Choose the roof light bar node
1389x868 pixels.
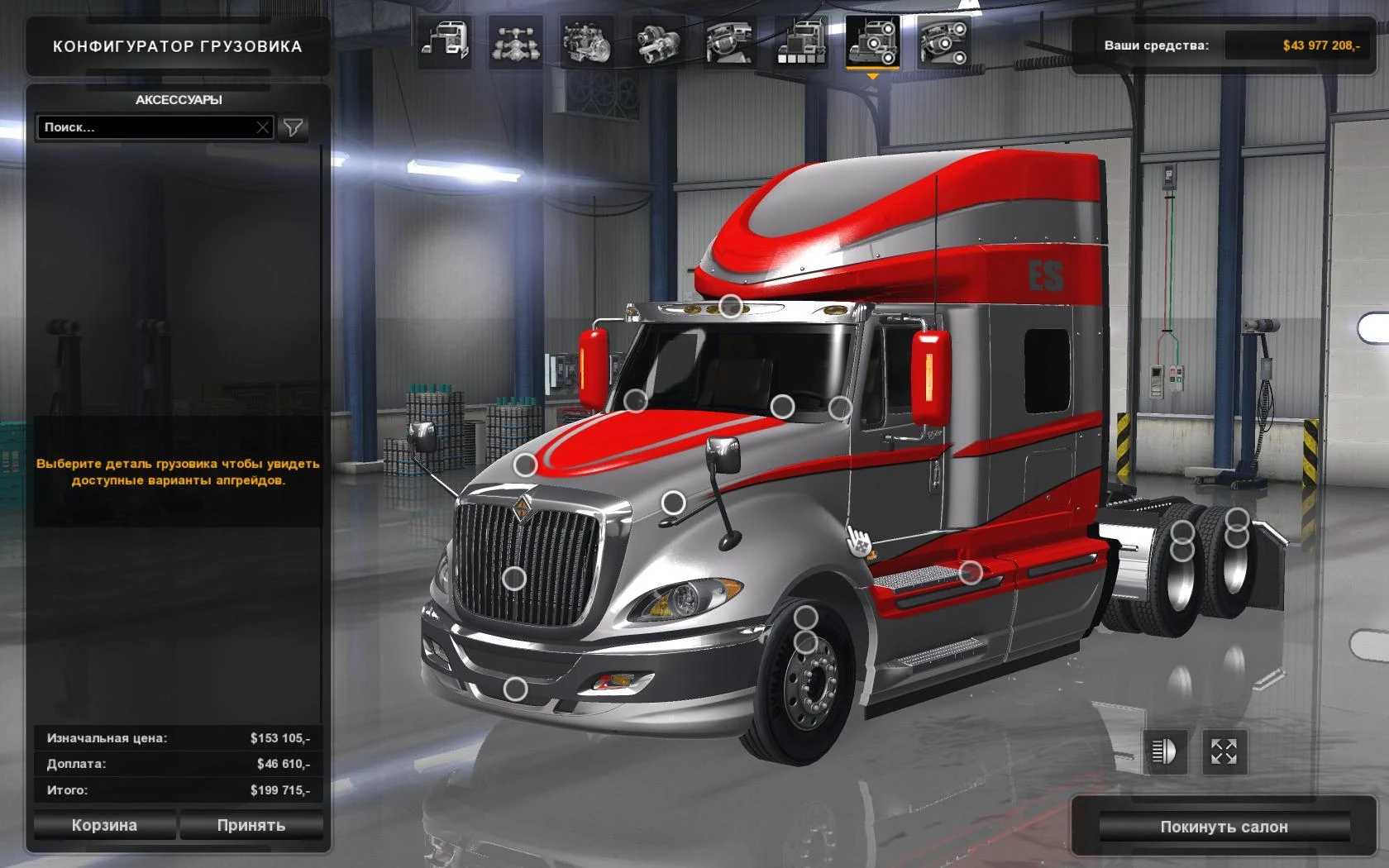point(730,307)
